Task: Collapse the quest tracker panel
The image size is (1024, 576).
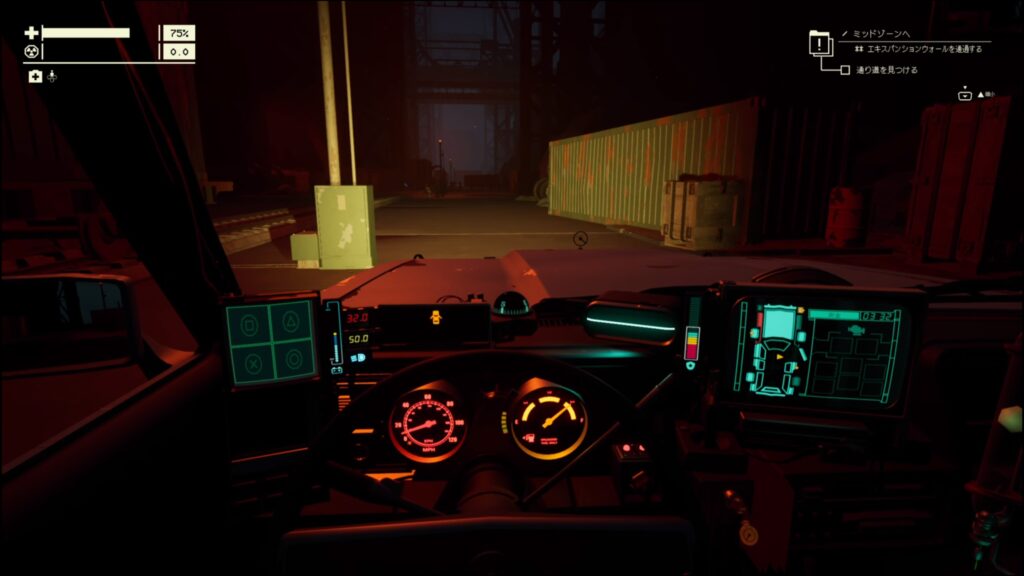Action: (x=967, y=94)
